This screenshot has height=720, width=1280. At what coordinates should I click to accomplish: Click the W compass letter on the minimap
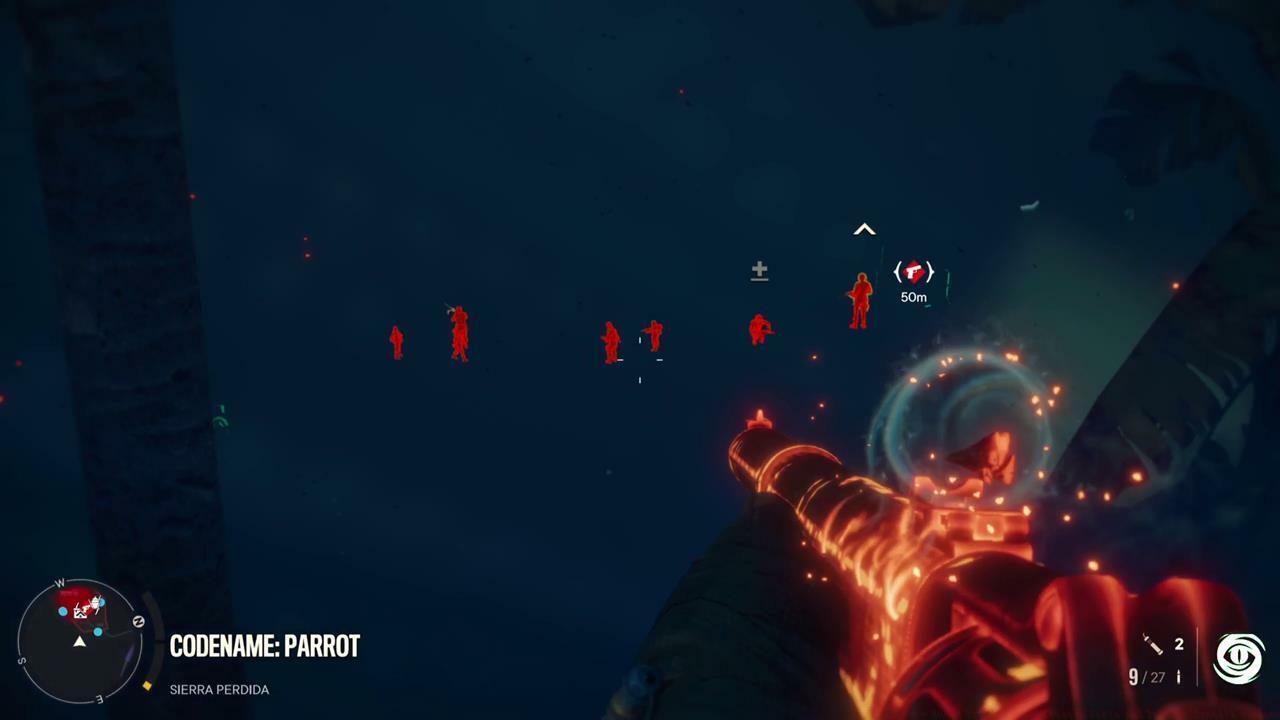point(61,582)
